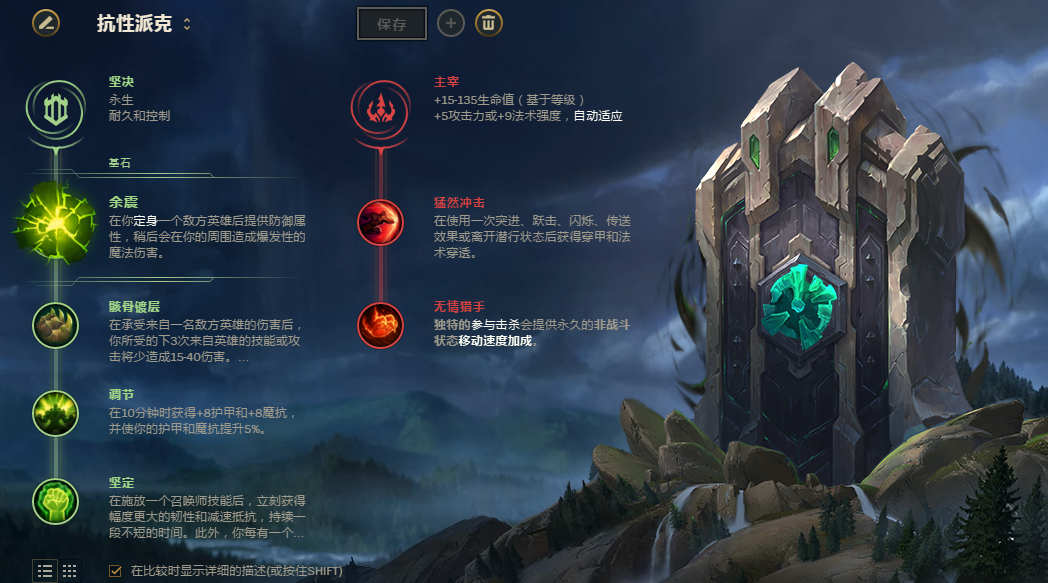Click the 调节 rune icon
The height and width of the screenshot is (583, 1048).
55,412
